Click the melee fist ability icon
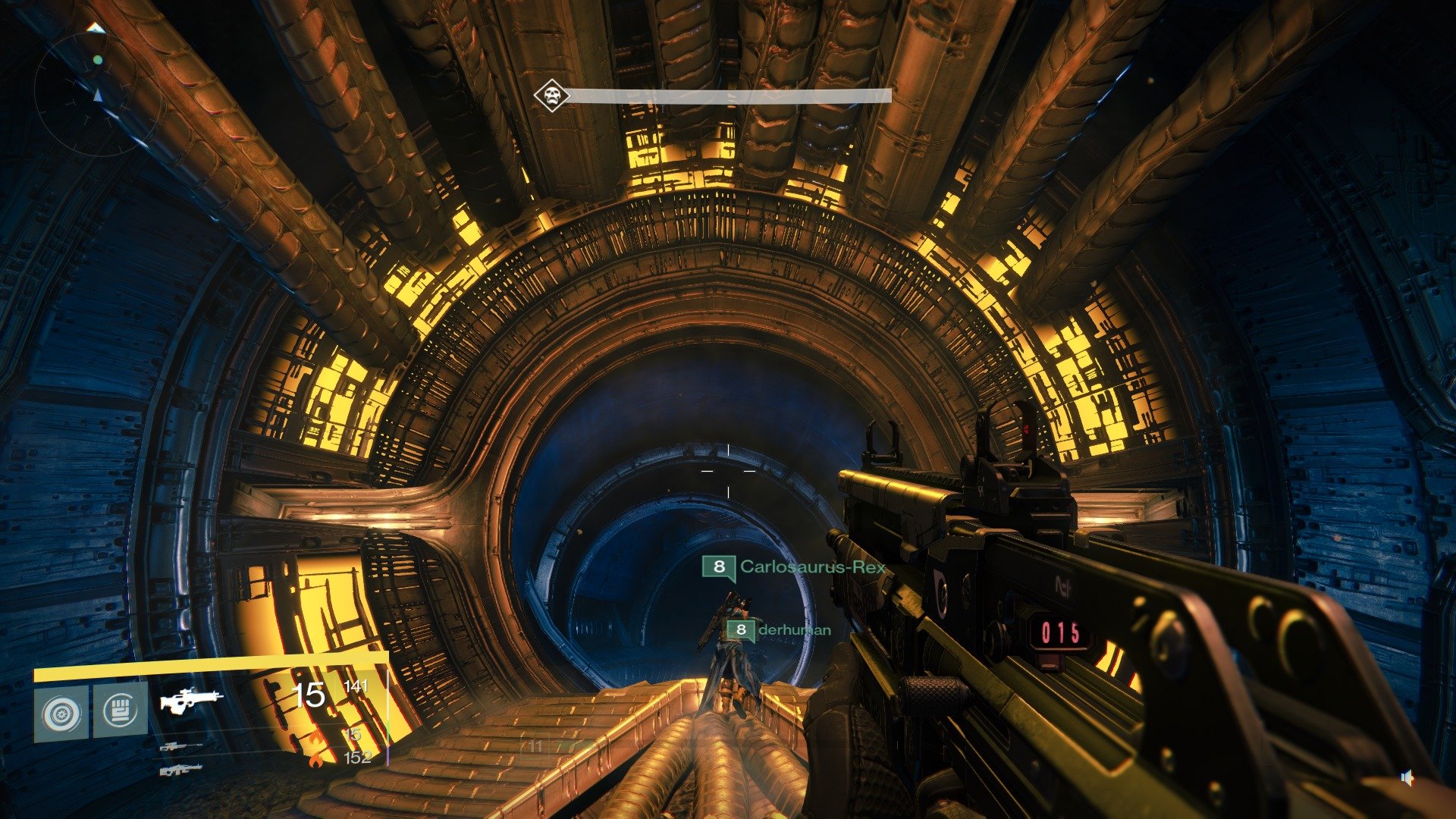 tap(121, 712)
